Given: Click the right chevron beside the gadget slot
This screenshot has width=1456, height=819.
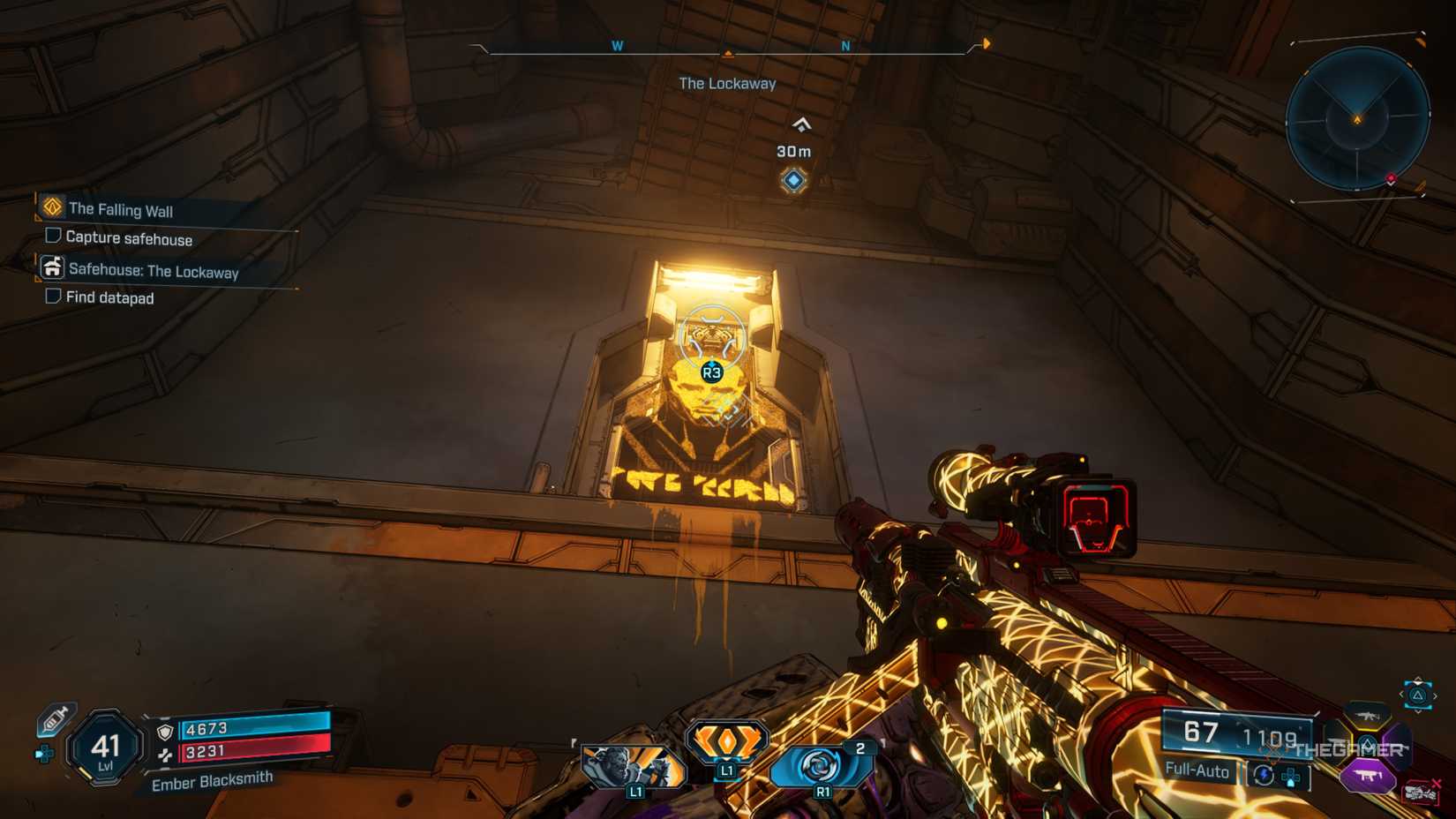Looking at the screenshot, I should (1435, 695).
